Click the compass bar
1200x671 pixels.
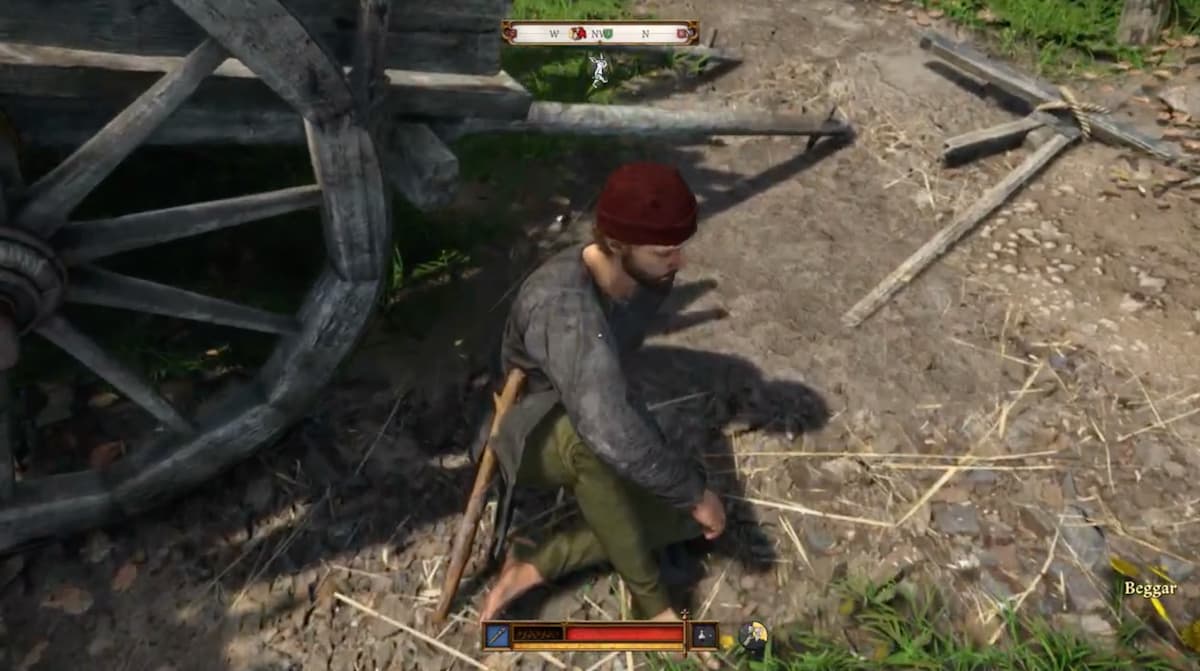point(600,33)
